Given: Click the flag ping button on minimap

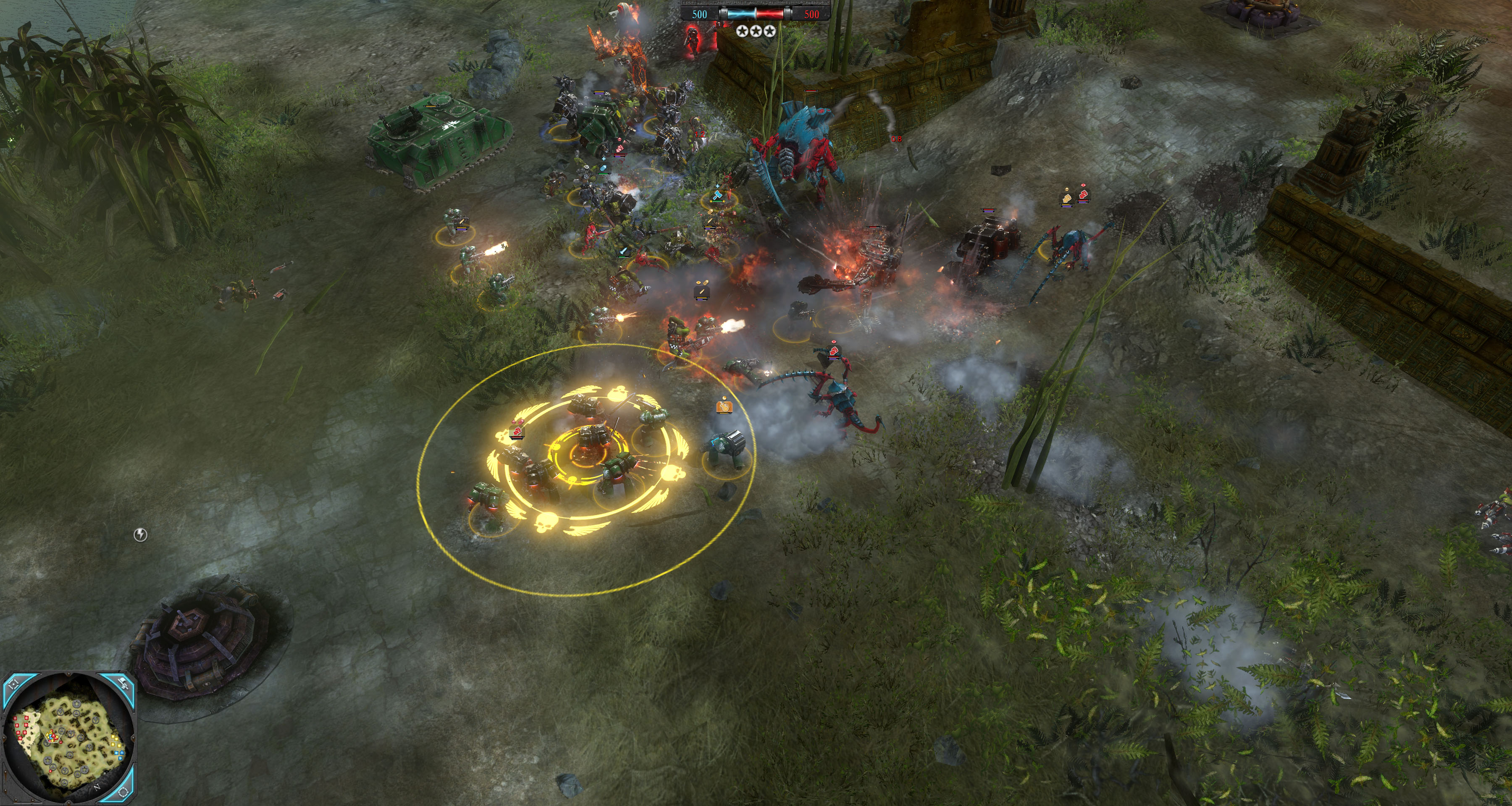Looking at the screenshot, I should coord(123,683).
